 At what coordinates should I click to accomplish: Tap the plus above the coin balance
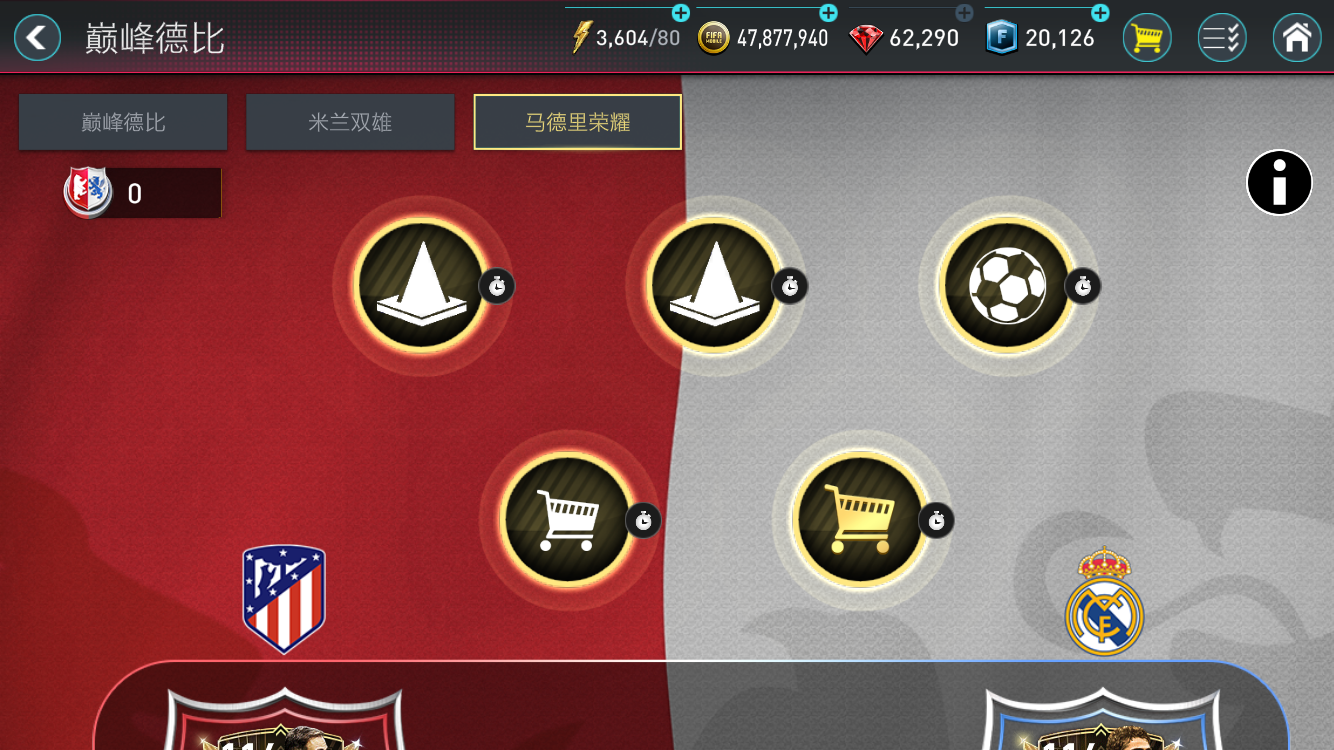point(828,13)
